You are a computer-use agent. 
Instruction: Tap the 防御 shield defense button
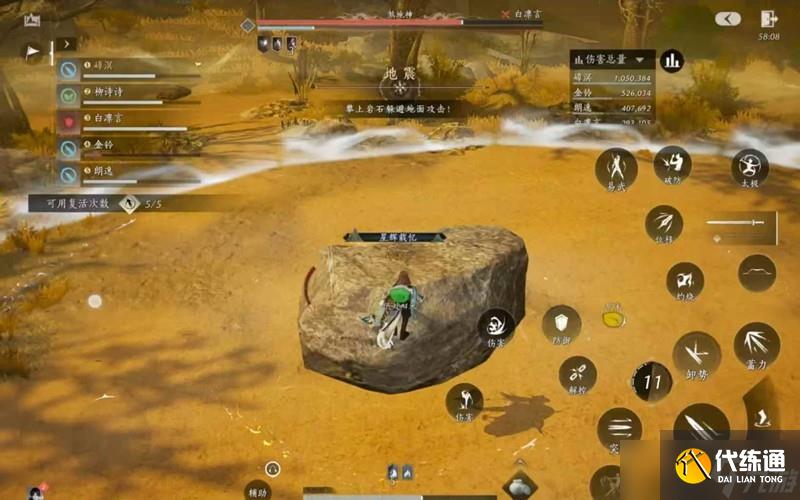561,323
